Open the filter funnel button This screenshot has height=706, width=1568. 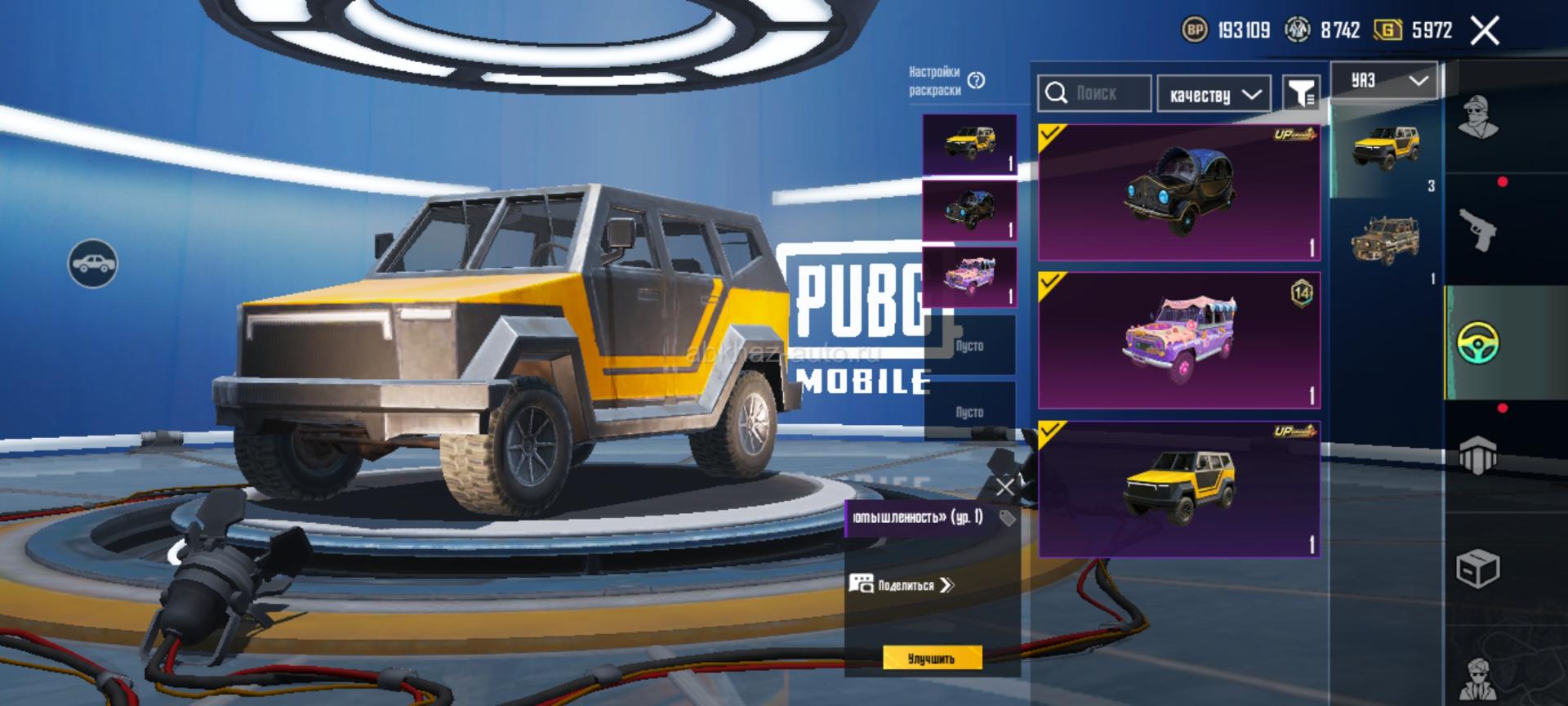pos(1301,93)
